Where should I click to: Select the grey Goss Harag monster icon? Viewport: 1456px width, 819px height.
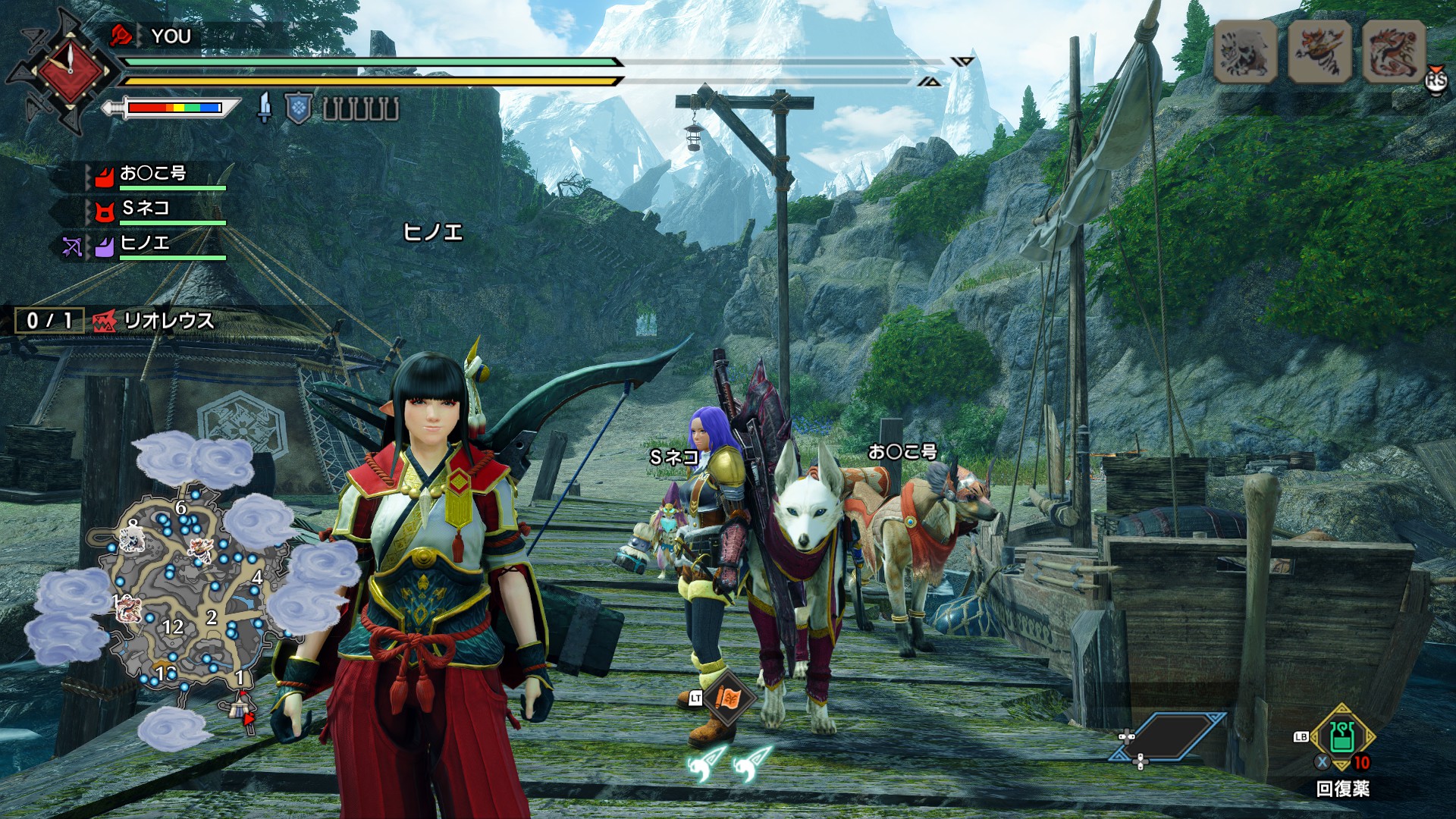tap(1245, 52)
